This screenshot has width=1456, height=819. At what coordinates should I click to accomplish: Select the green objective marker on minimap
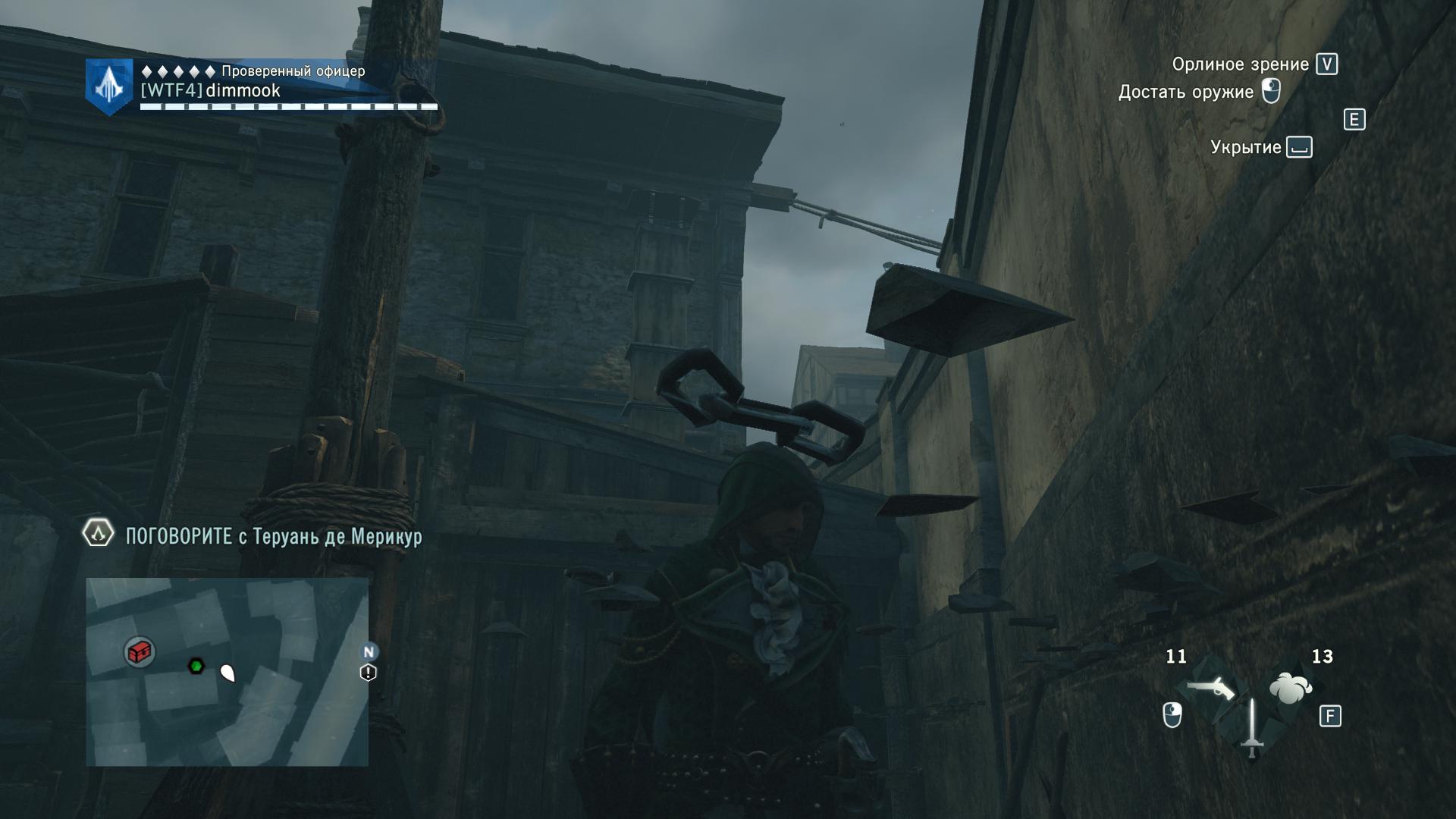point(196,667)
